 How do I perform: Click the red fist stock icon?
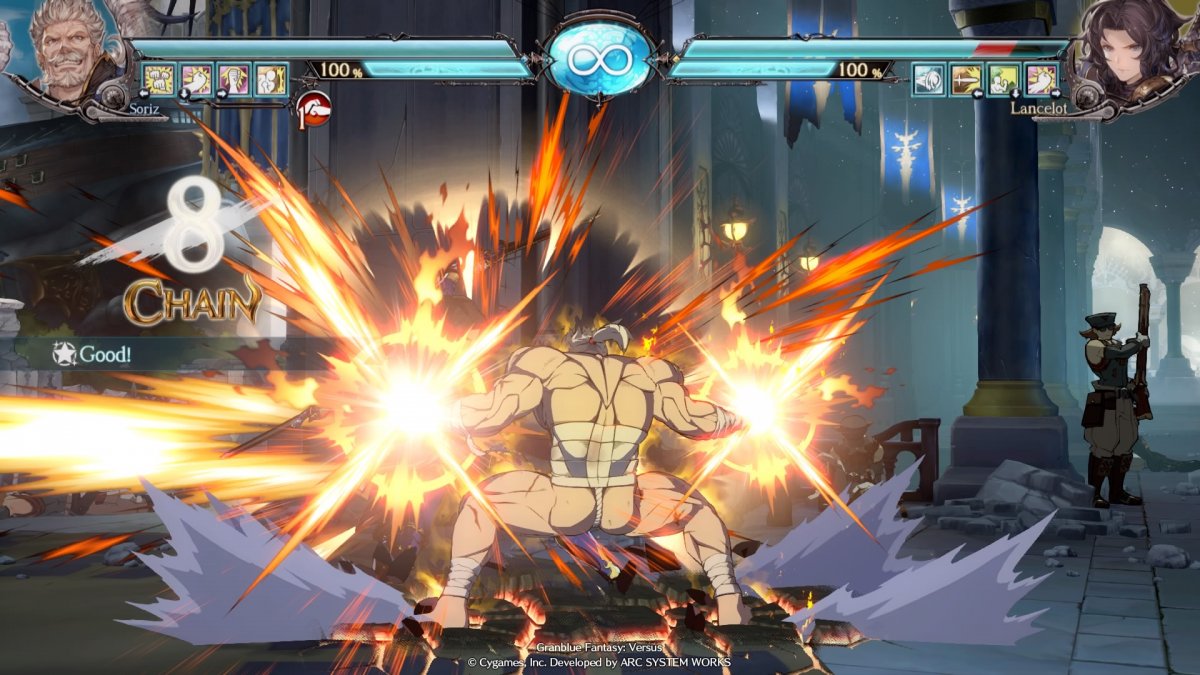click(x=315, y=105)
